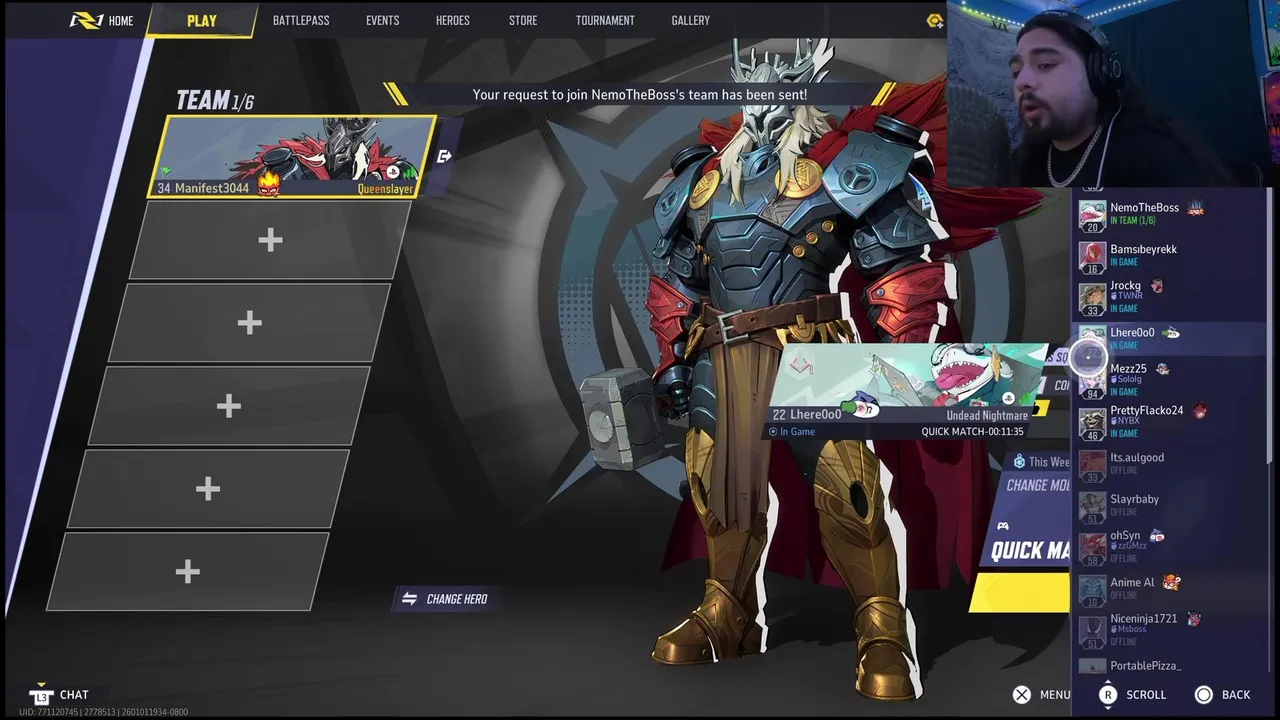
Task: Pick Mezz25 from the friends list
Action: click(1128, 379)
